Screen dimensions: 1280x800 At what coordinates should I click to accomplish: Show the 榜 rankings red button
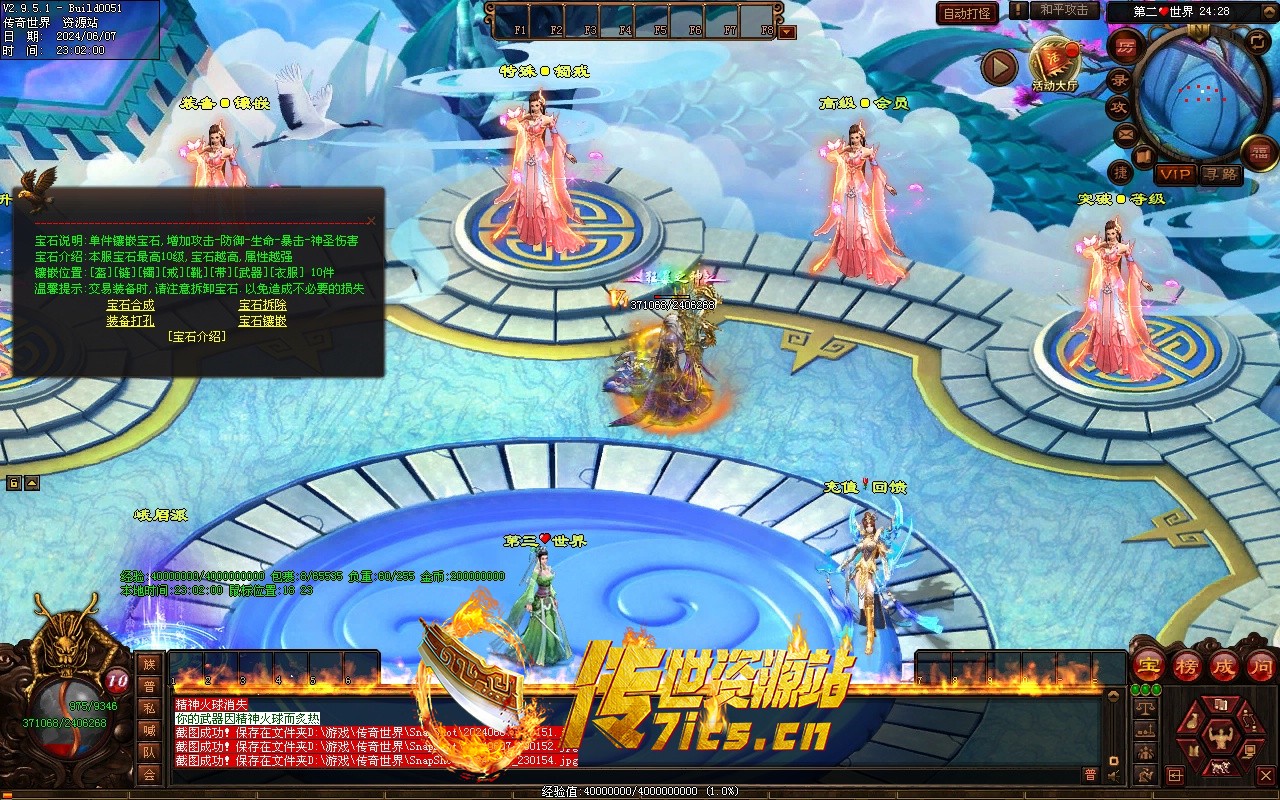pos(1187,665)
